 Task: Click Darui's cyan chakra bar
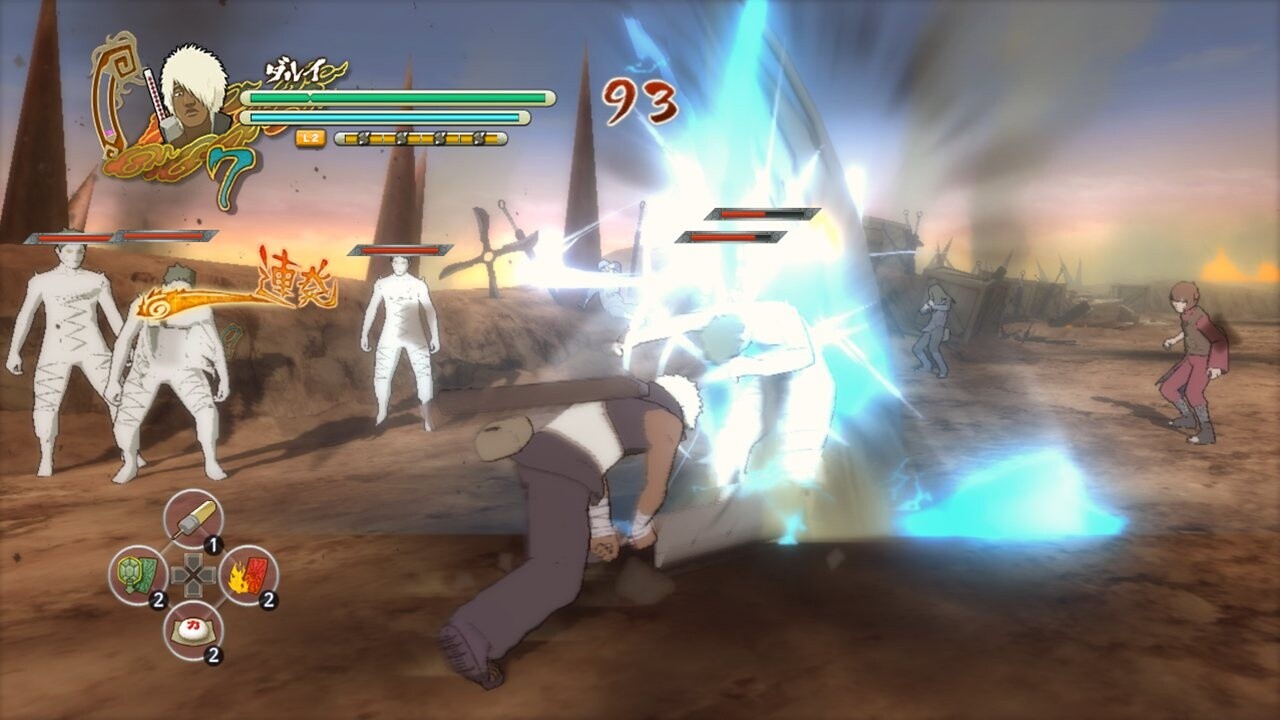click(385, 117)
